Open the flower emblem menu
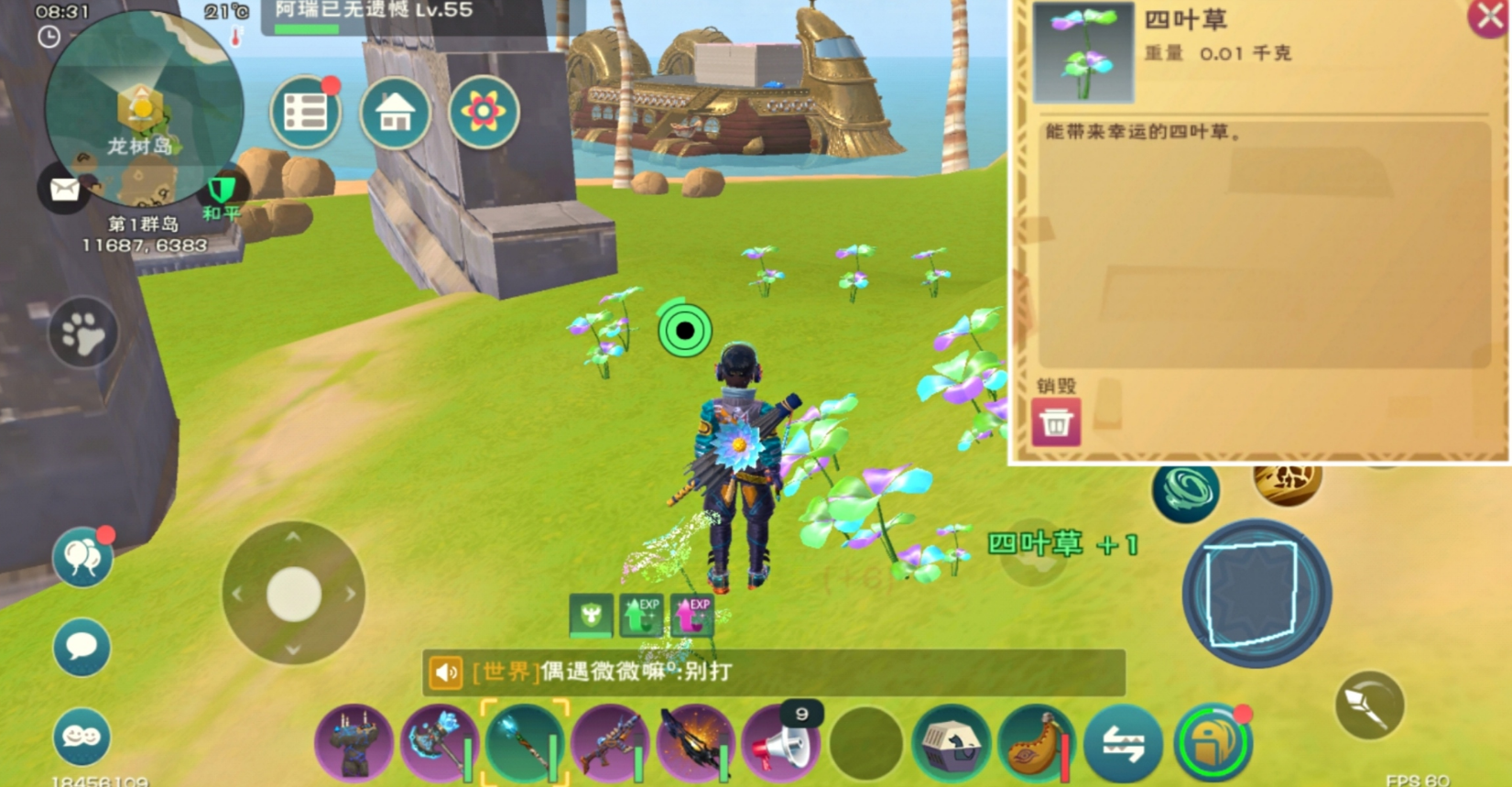This screenshot has width=1512, height=787. 484,113
